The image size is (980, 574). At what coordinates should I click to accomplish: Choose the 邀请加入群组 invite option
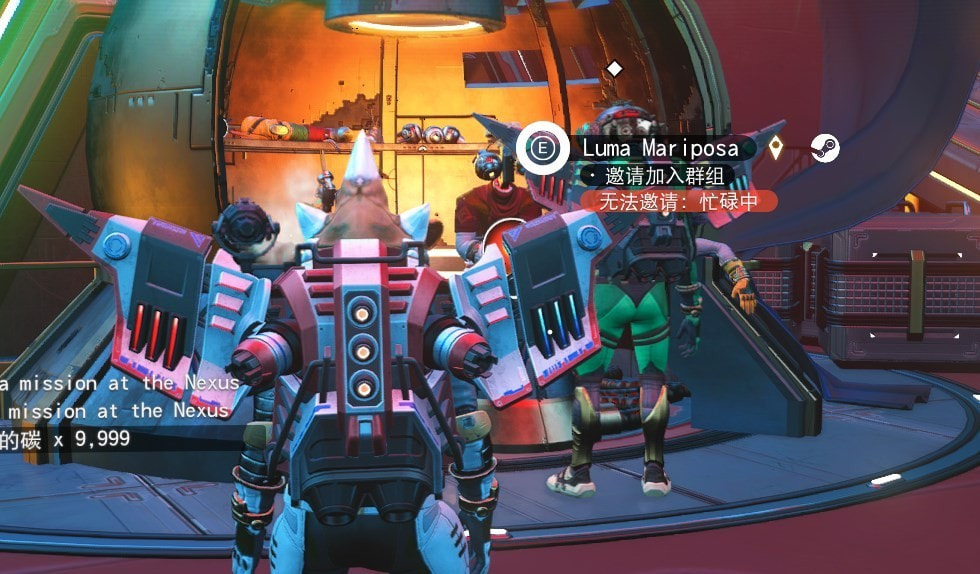click(x=658, y=177)
